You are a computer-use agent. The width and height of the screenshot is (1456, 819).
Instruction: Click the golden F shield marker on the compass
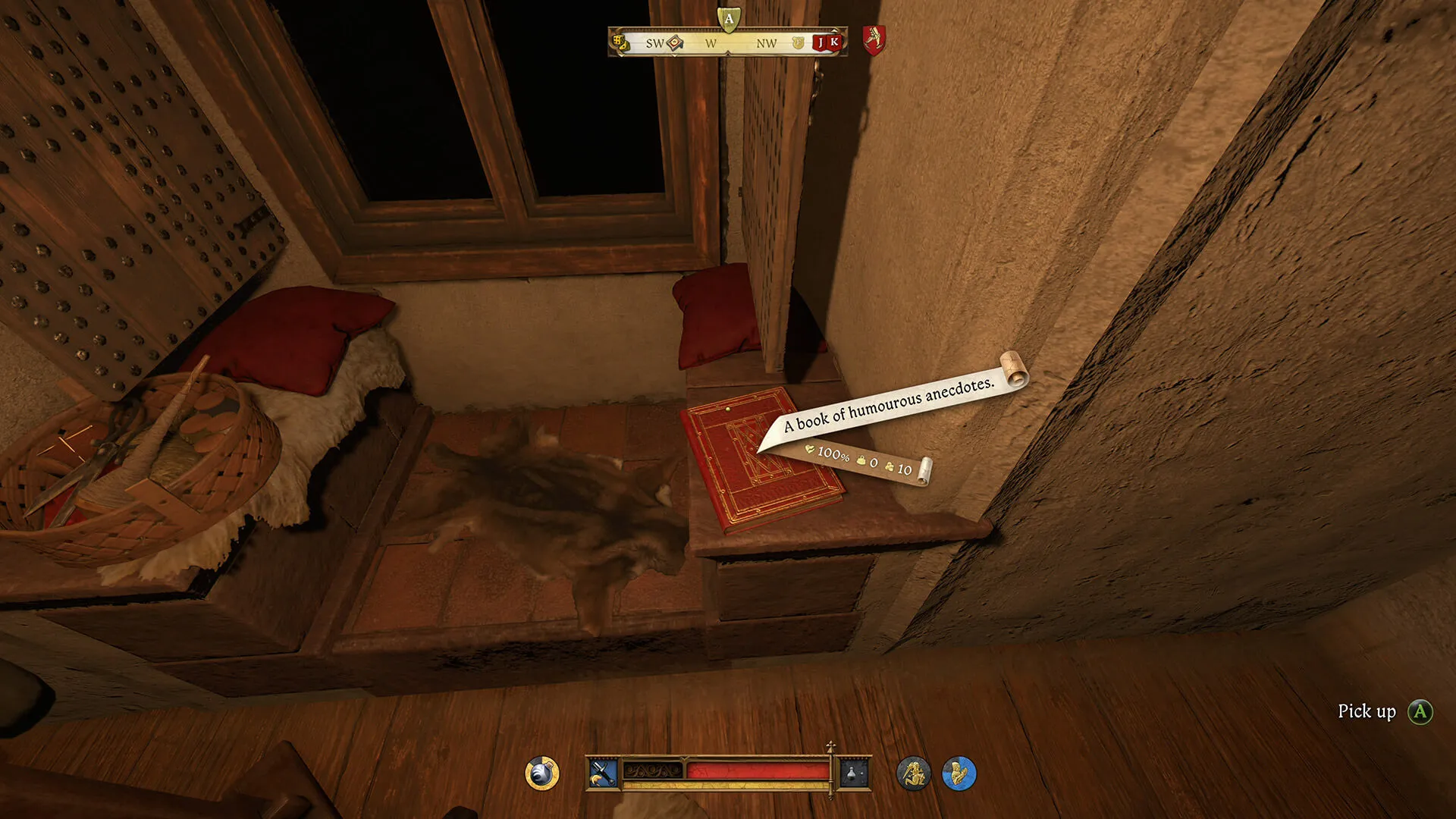(799, 43)
